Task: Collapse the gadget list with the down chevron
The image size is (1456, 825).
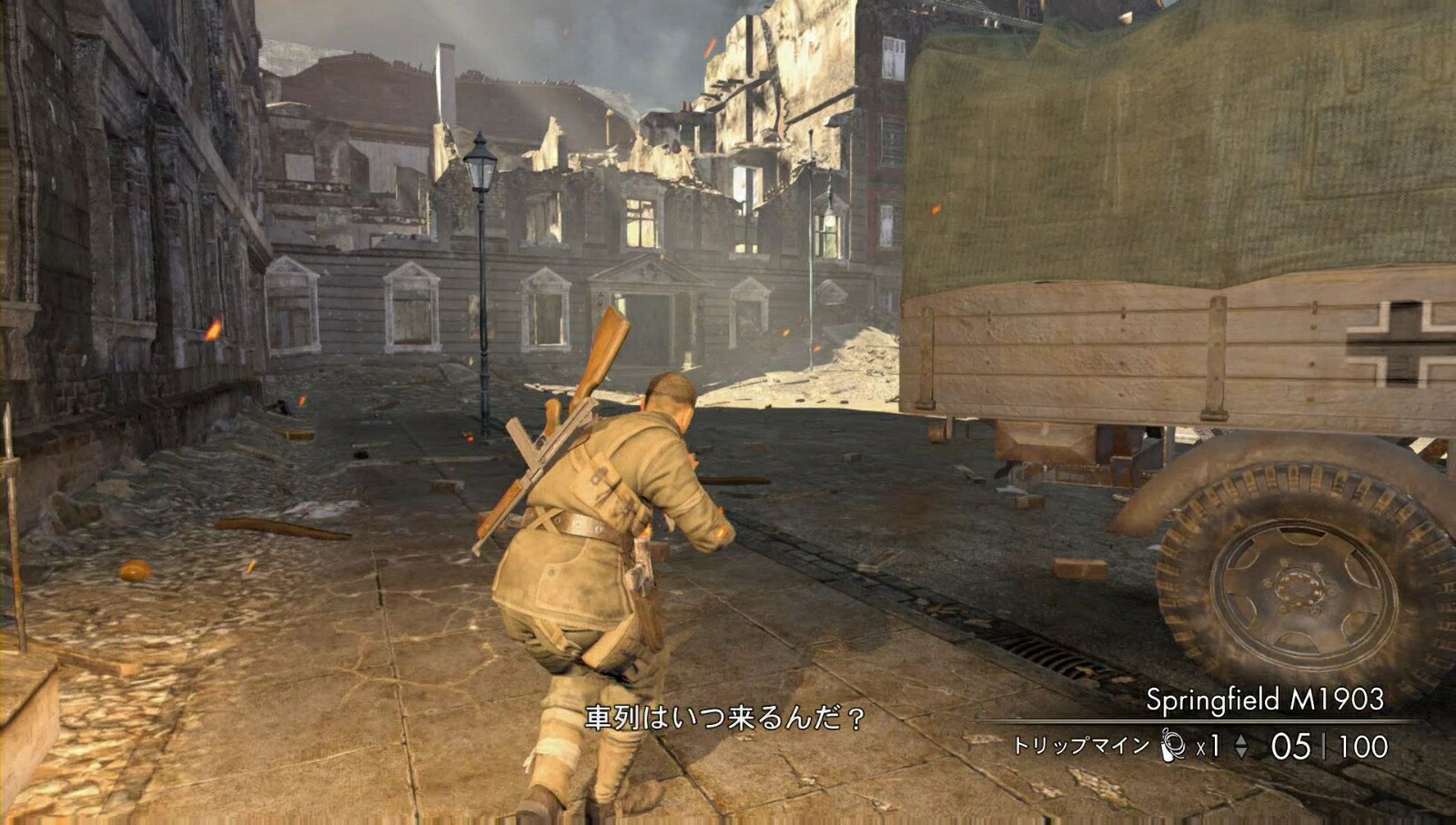Action: click(x=1241, y=754)
